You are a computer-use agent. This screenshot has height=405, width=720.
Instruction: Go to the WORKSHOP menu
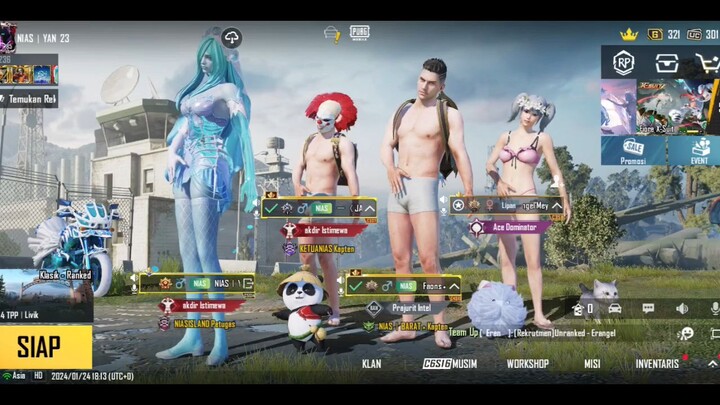point(527,364)
